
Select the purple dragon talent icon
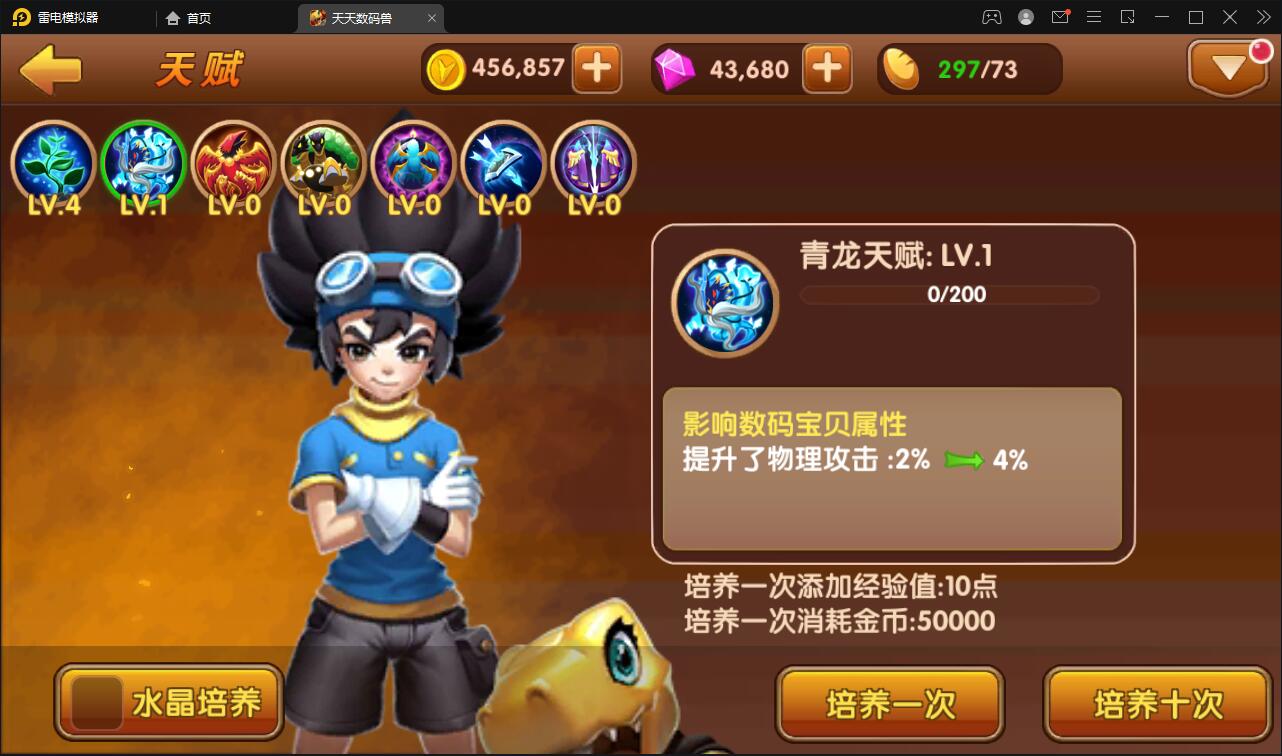click(x=413, y=162)
